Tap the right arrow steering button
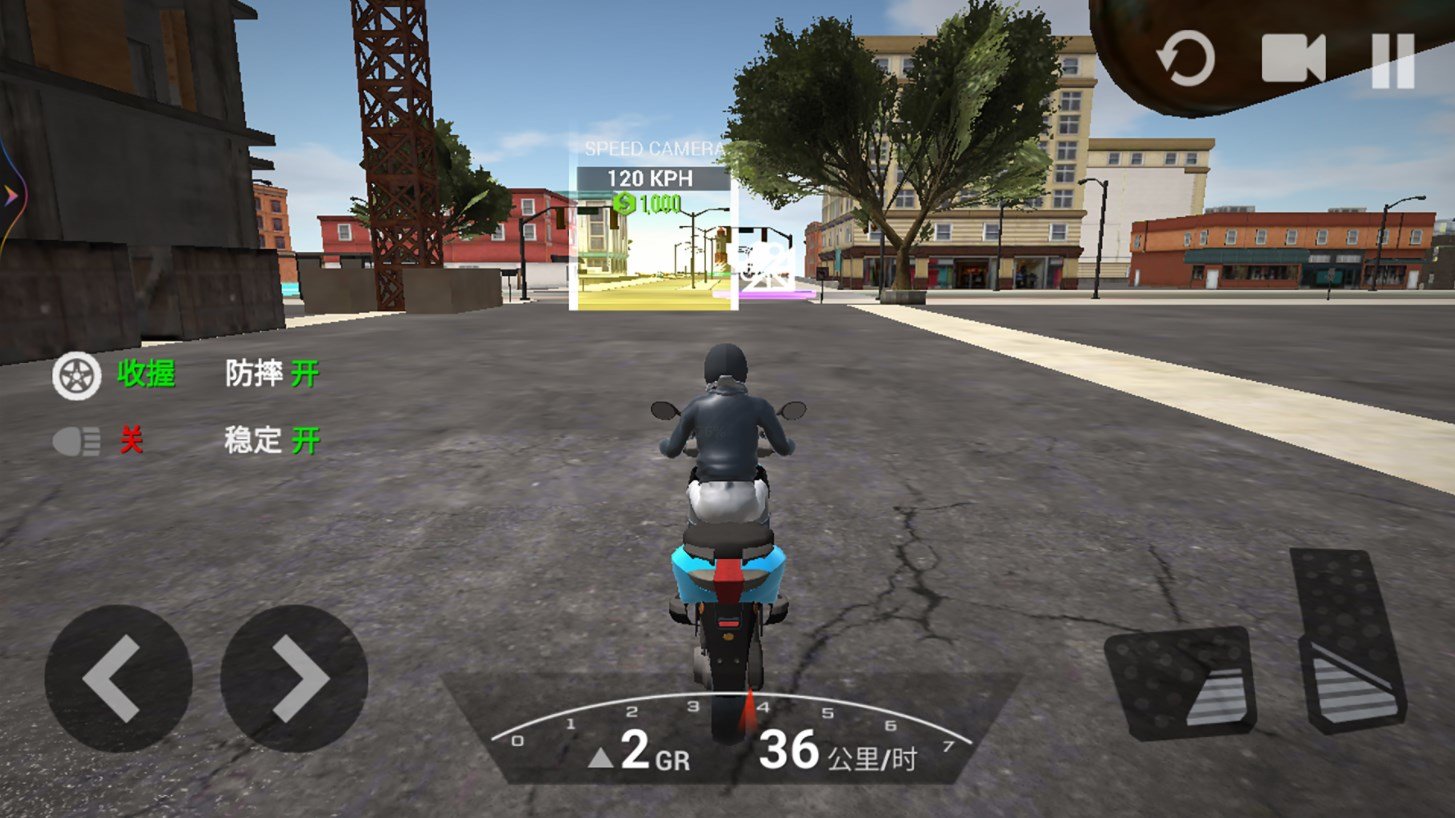The width and height of the screenshot is (1455, 818). (x=294, y=678)
